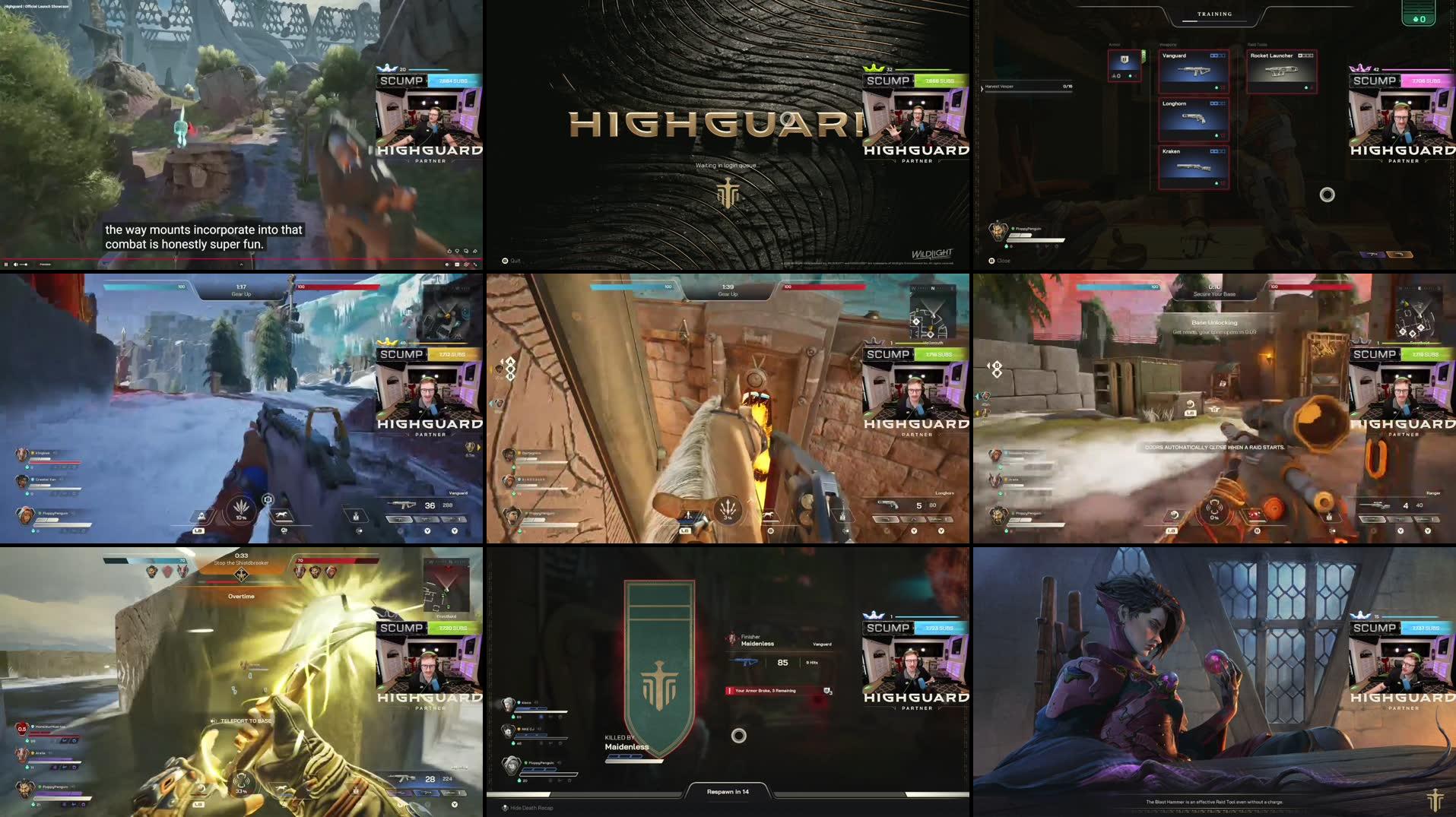Viewport: 1456px width, 817px height.
Task: Expand the chapter panel arrow above the progress bar
Action: [x=242, y=264]
